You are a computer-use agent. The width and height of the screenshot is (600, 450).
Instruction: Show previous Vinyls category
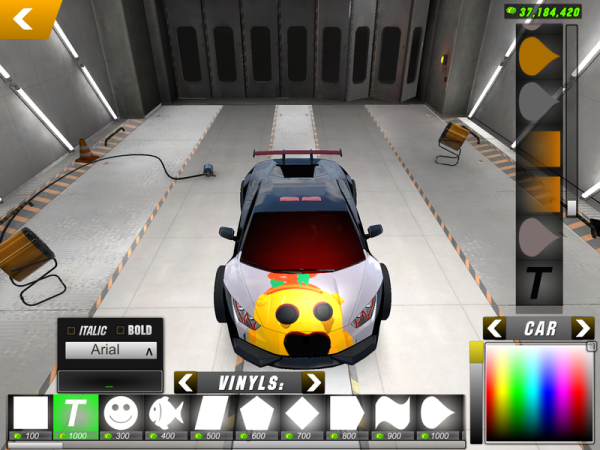185,382
